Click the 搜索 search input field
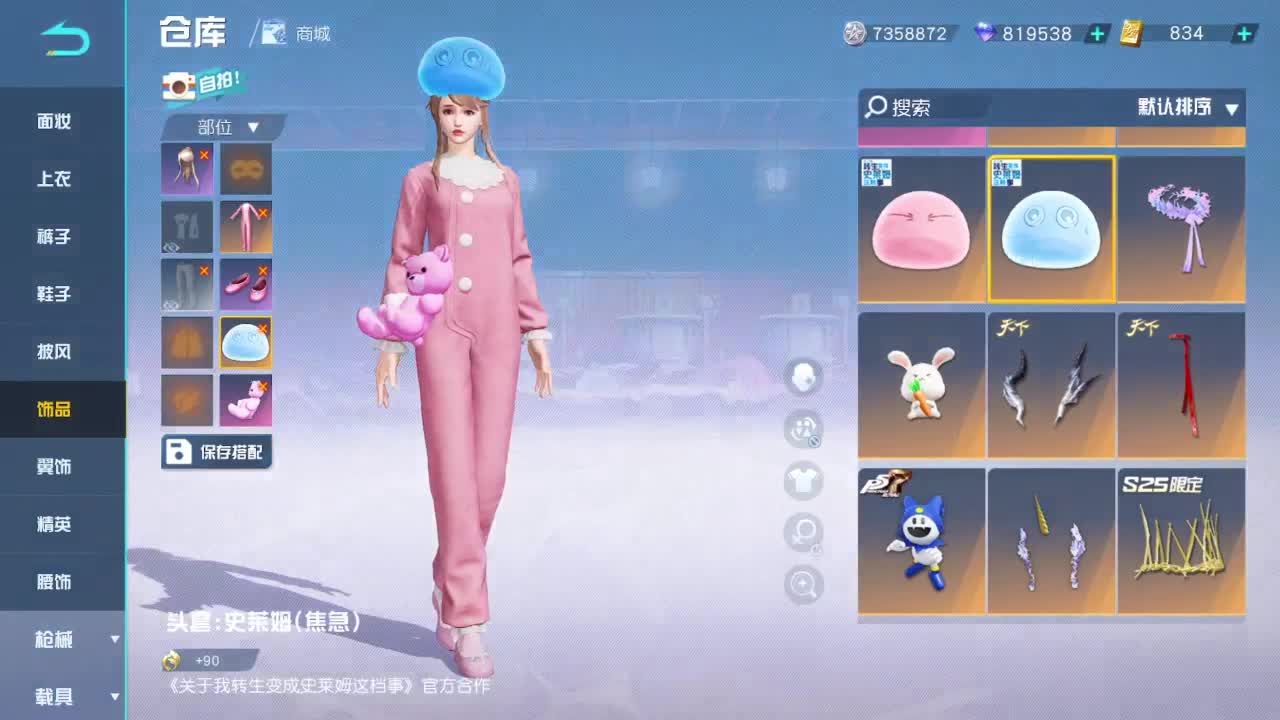 tap(920, 107)
